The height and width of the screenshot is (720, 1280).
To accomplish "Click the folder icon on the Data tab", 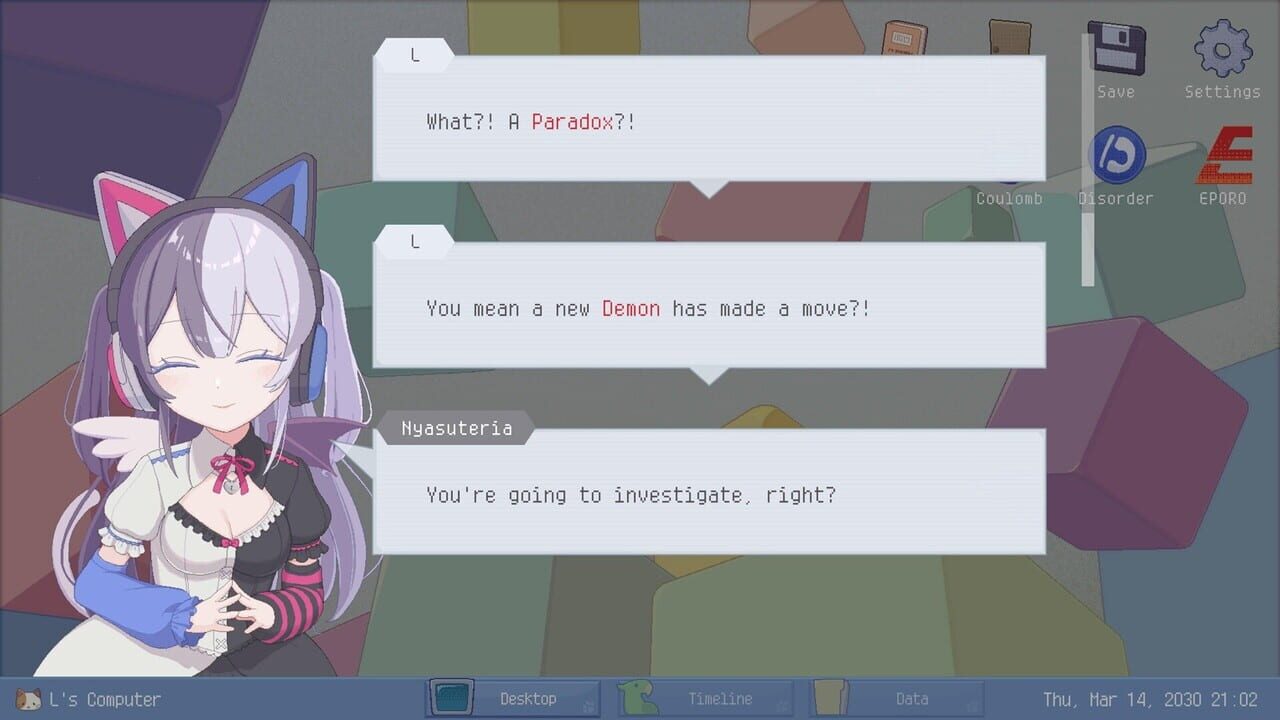I will [x=830, y=697].
